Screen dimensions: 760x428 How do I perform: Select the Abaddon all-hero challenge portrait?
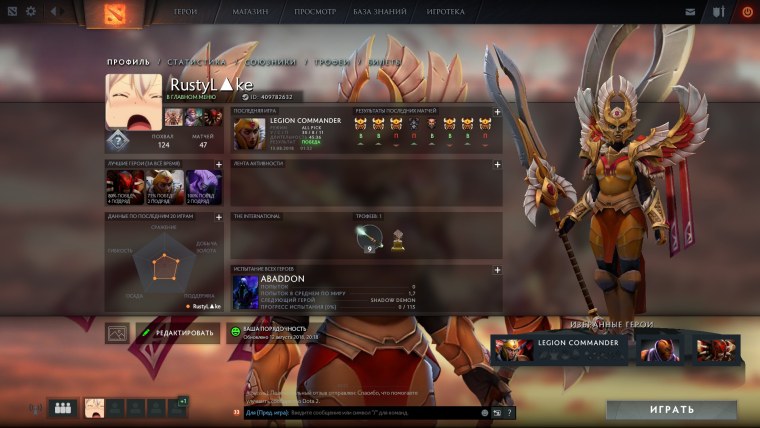pos(246,292)
